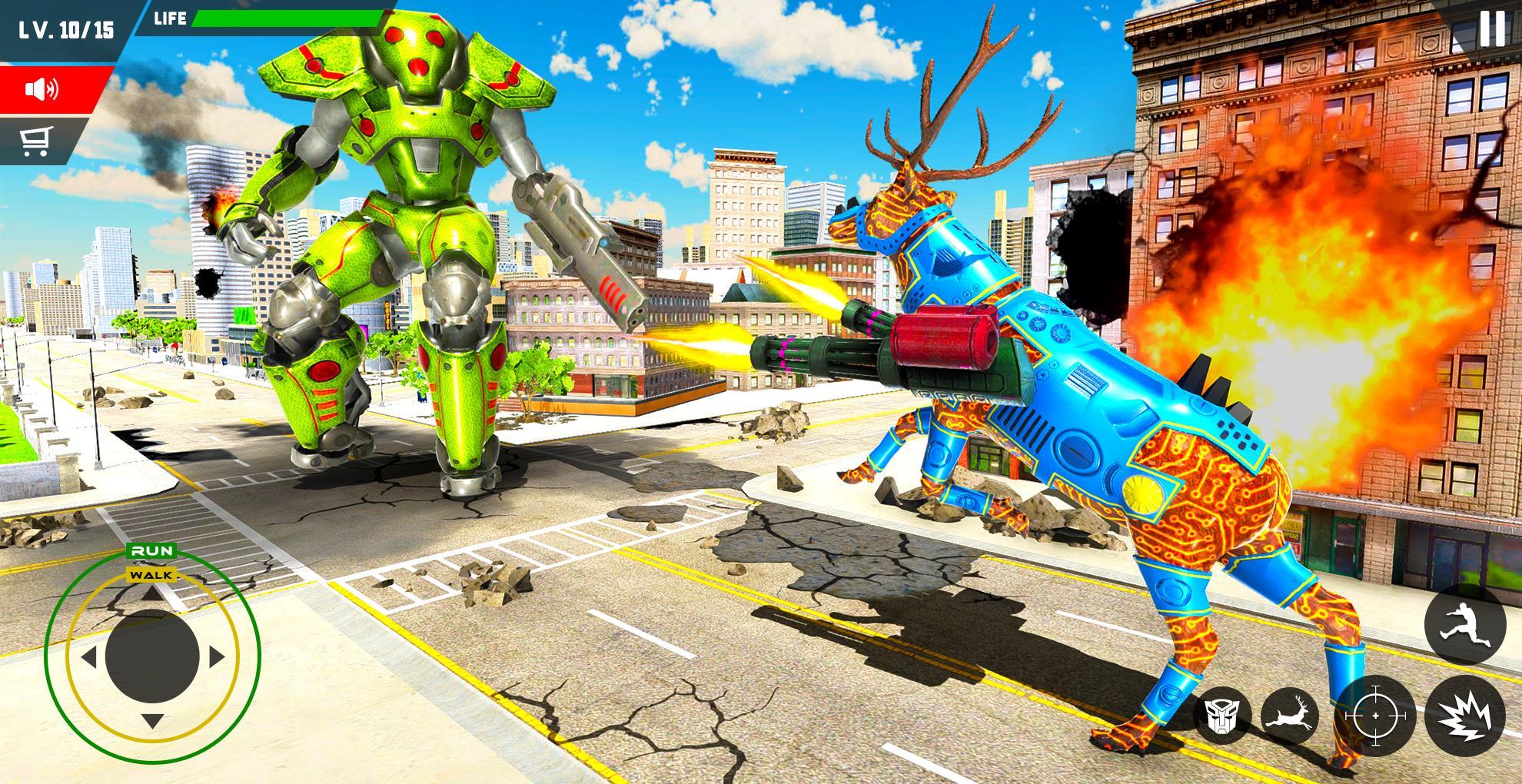
Task: Select the LV. 10/15 level badge
Action: pos(65,27)
